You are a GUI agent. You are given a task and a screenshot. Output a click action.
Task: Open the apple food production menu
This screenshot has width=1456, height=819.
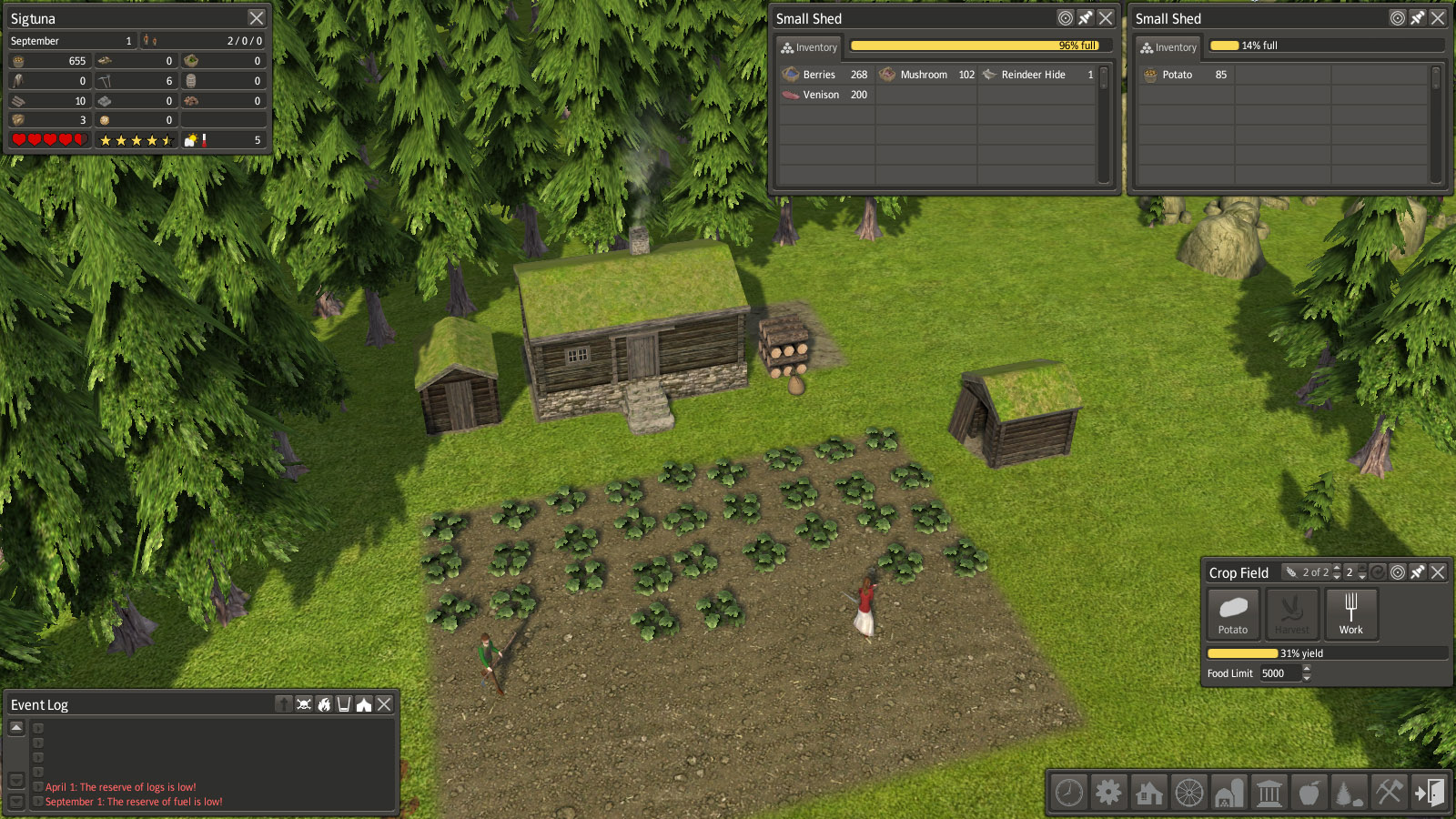[1309, 793]
